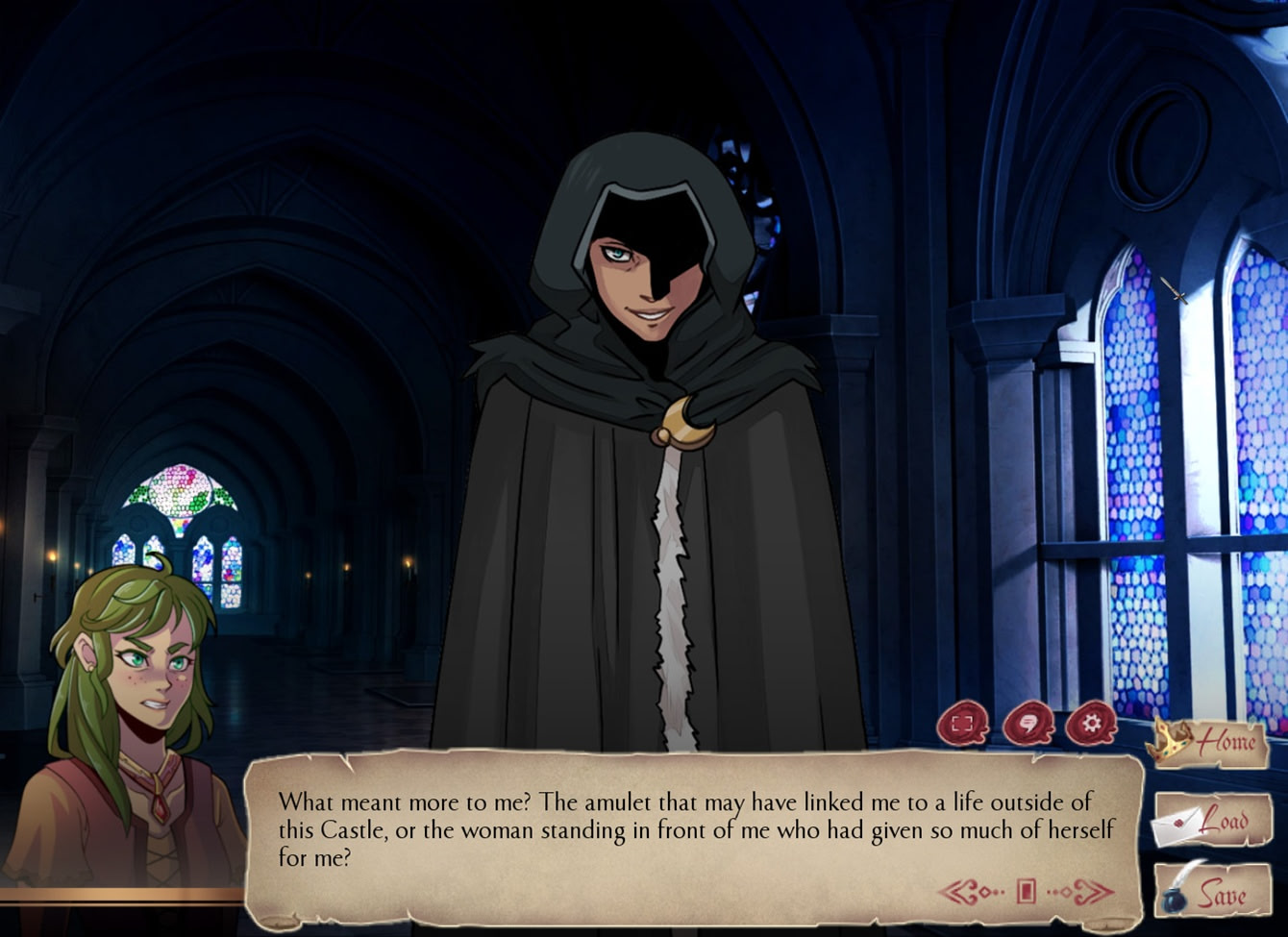This screenshot has height=937, width=1288.
Task: Return to the title screen via Home
Action: [x=1227, y=743]
